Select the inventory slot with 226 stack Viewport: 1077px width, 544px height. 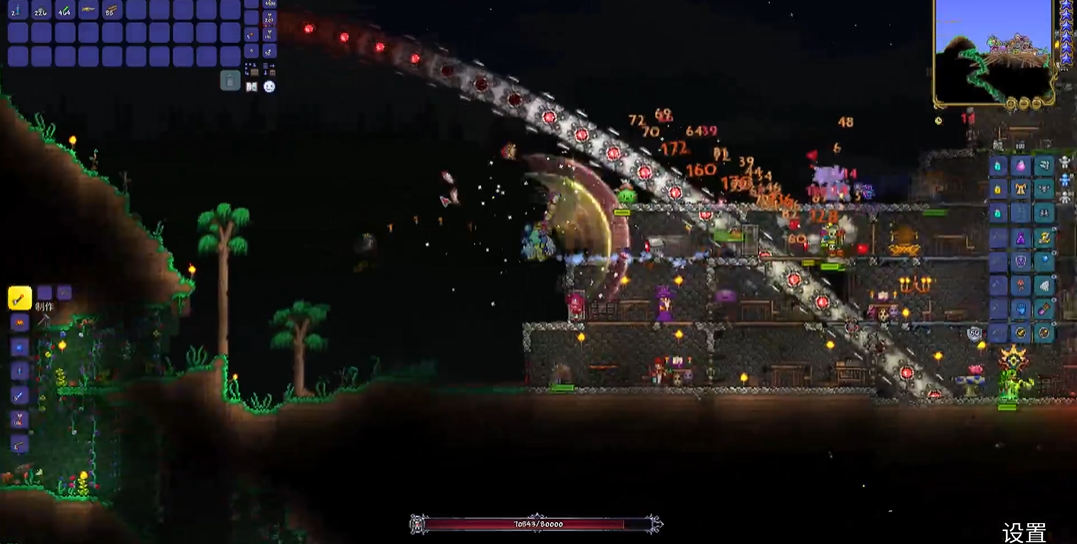pos(41,10)
